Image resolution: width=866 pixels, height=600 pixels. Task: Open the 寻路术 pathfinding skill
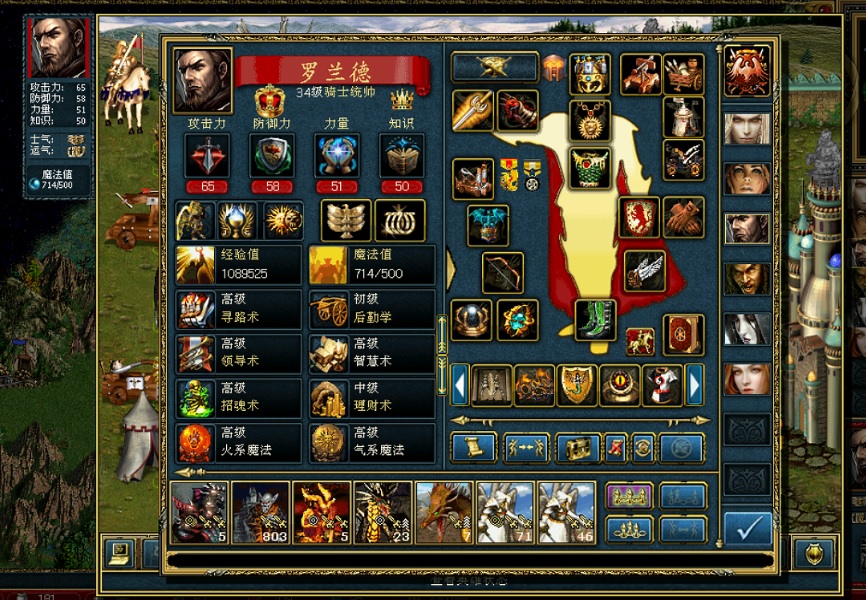pyautogui.click(x=238, y=309)
